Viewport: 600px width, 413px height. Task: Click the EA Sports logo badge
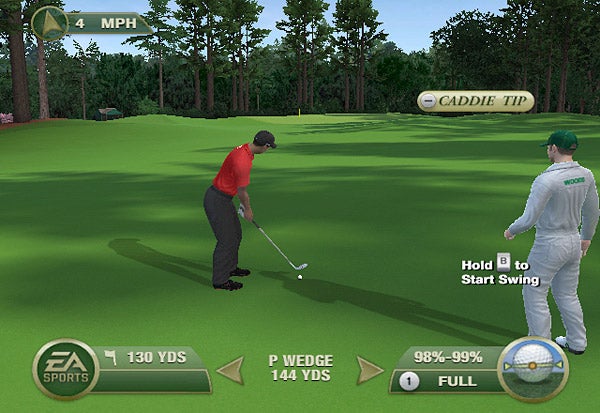coord(65,370)
